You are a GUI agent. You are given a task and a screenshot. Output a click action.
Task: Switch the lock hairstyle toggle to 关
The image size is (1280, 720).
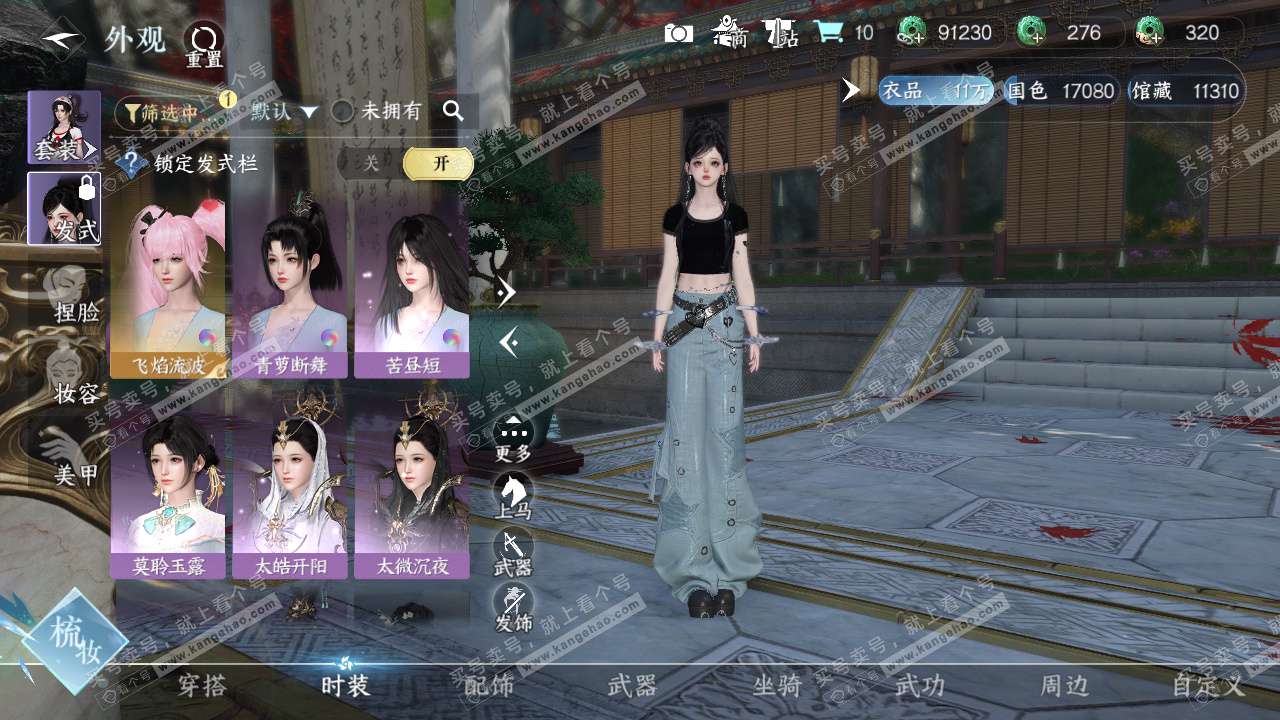click(x=371, y=164)
